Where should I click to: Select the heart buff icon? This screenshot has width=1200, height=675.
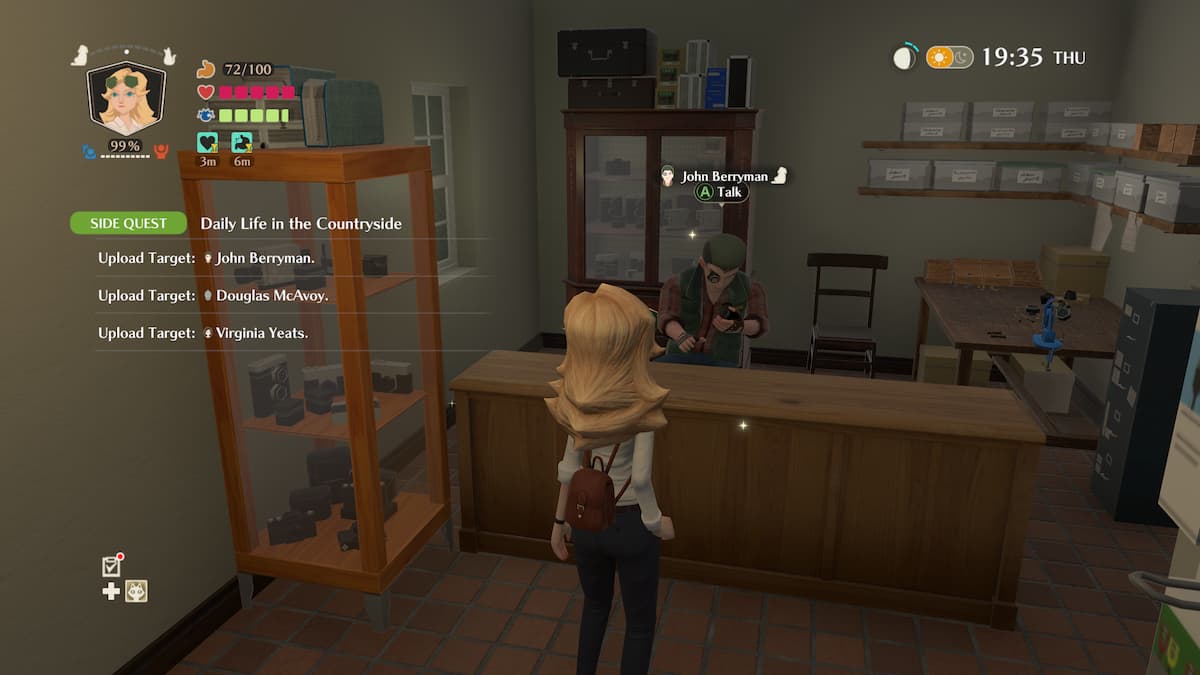[x=207, y=143]
